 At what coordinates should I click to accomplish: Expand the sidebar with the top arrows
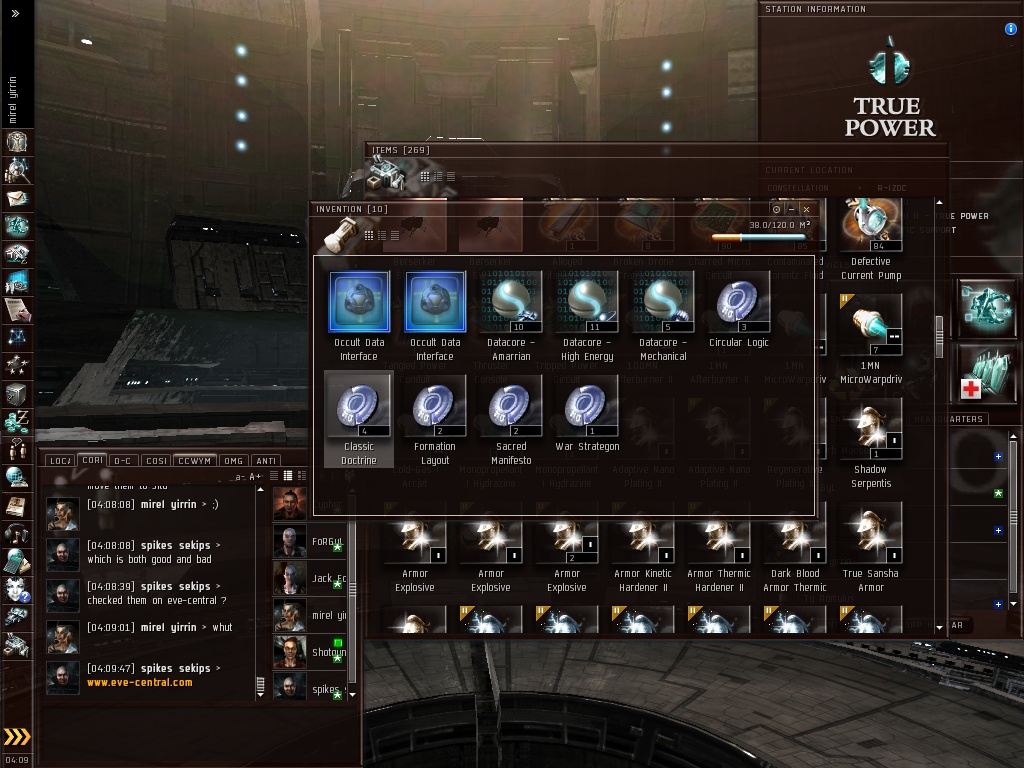click(x=15, y=14)
